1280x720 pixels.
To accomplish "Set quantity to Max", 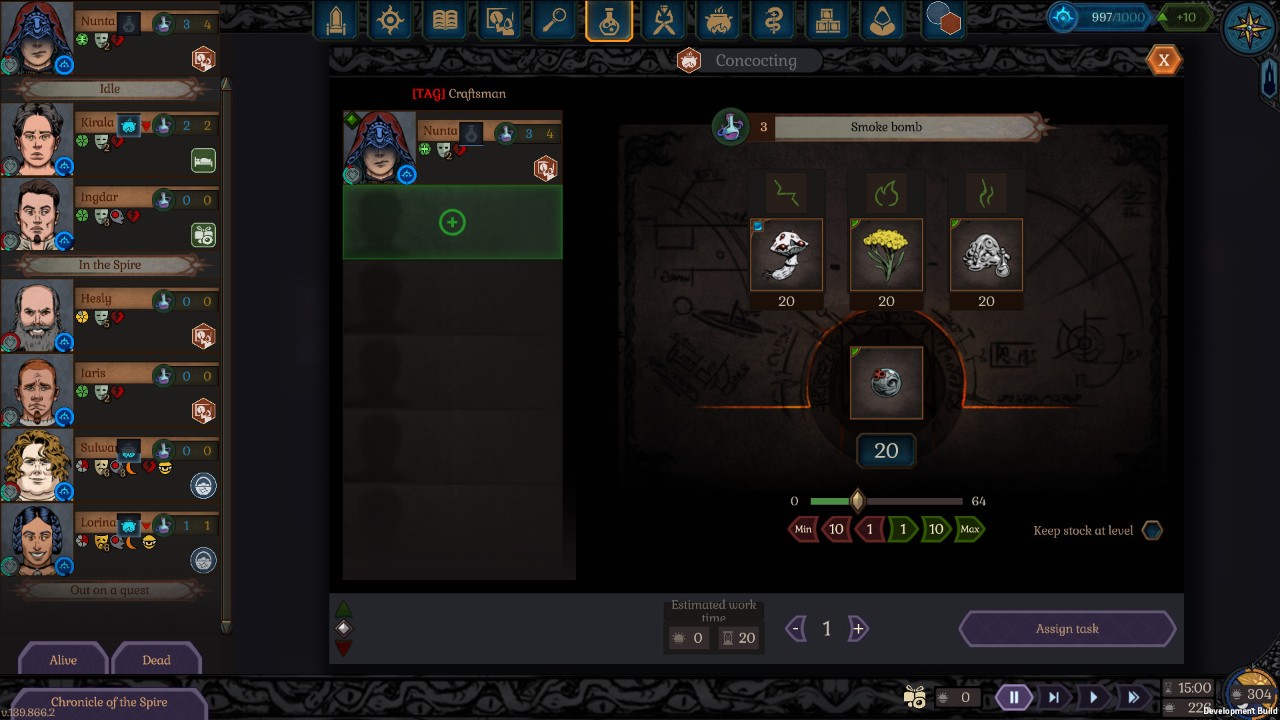I will [x=969, y=529].
